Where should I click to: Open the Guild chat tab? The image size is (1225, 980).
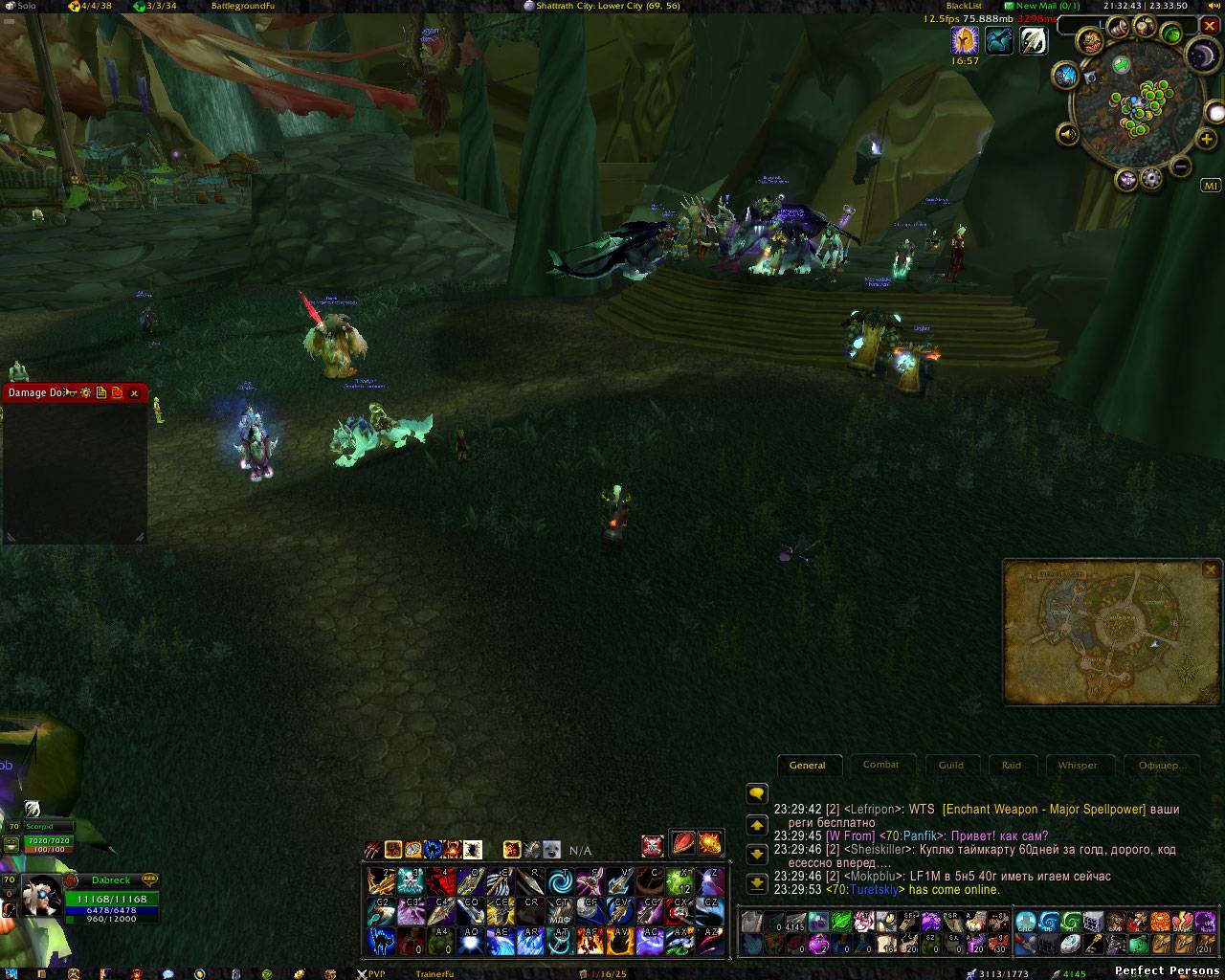click(950, 765)
